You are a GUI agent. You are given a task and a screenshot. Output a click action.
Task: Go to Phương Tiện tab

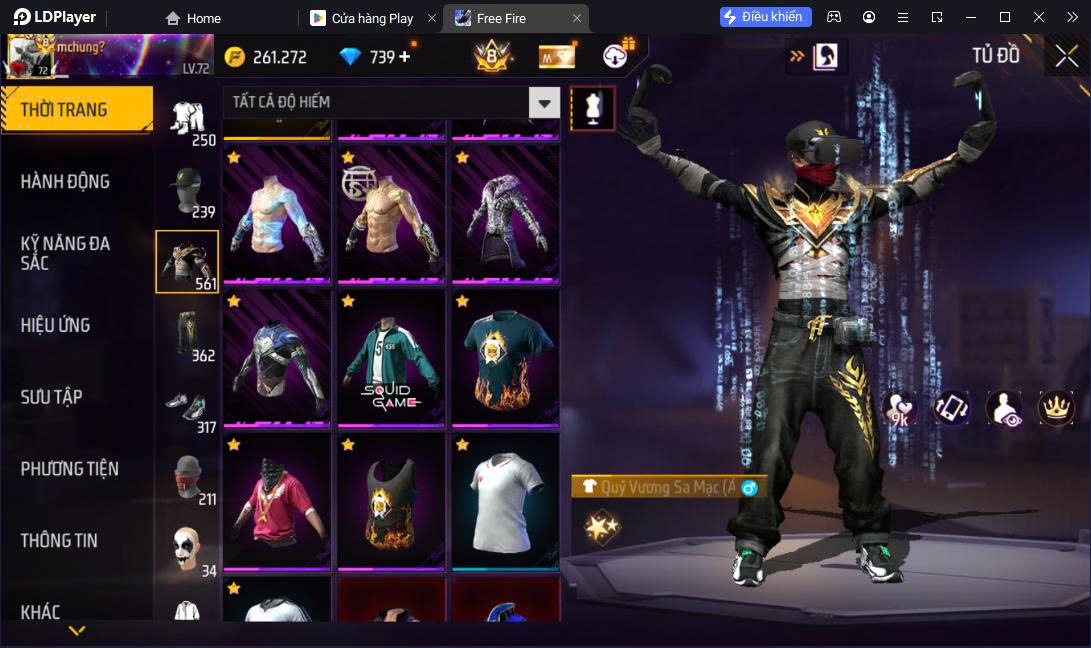pyautogui.click(x=69, y=469)
